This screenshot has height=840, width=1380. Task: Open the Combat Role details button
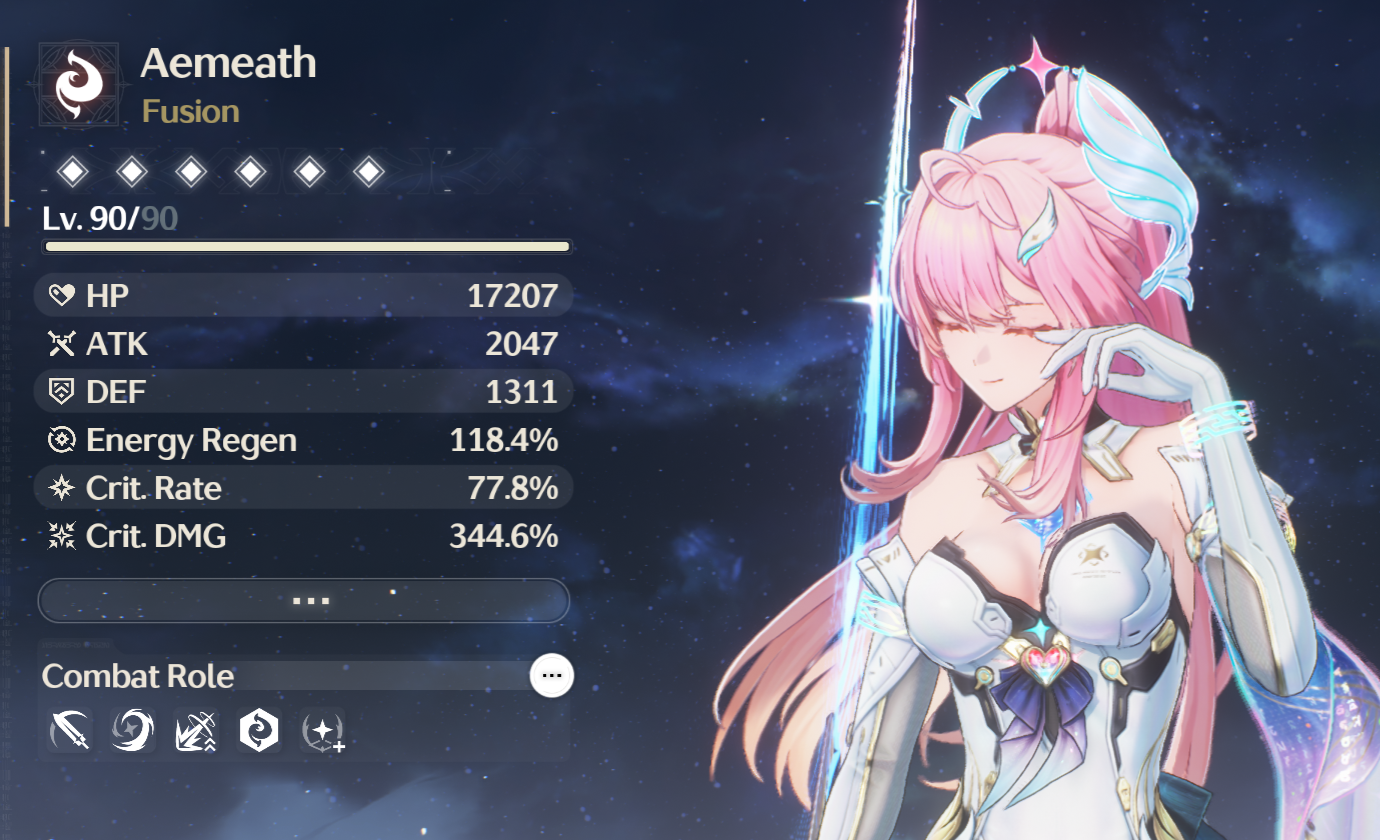[x=551, y=676]
